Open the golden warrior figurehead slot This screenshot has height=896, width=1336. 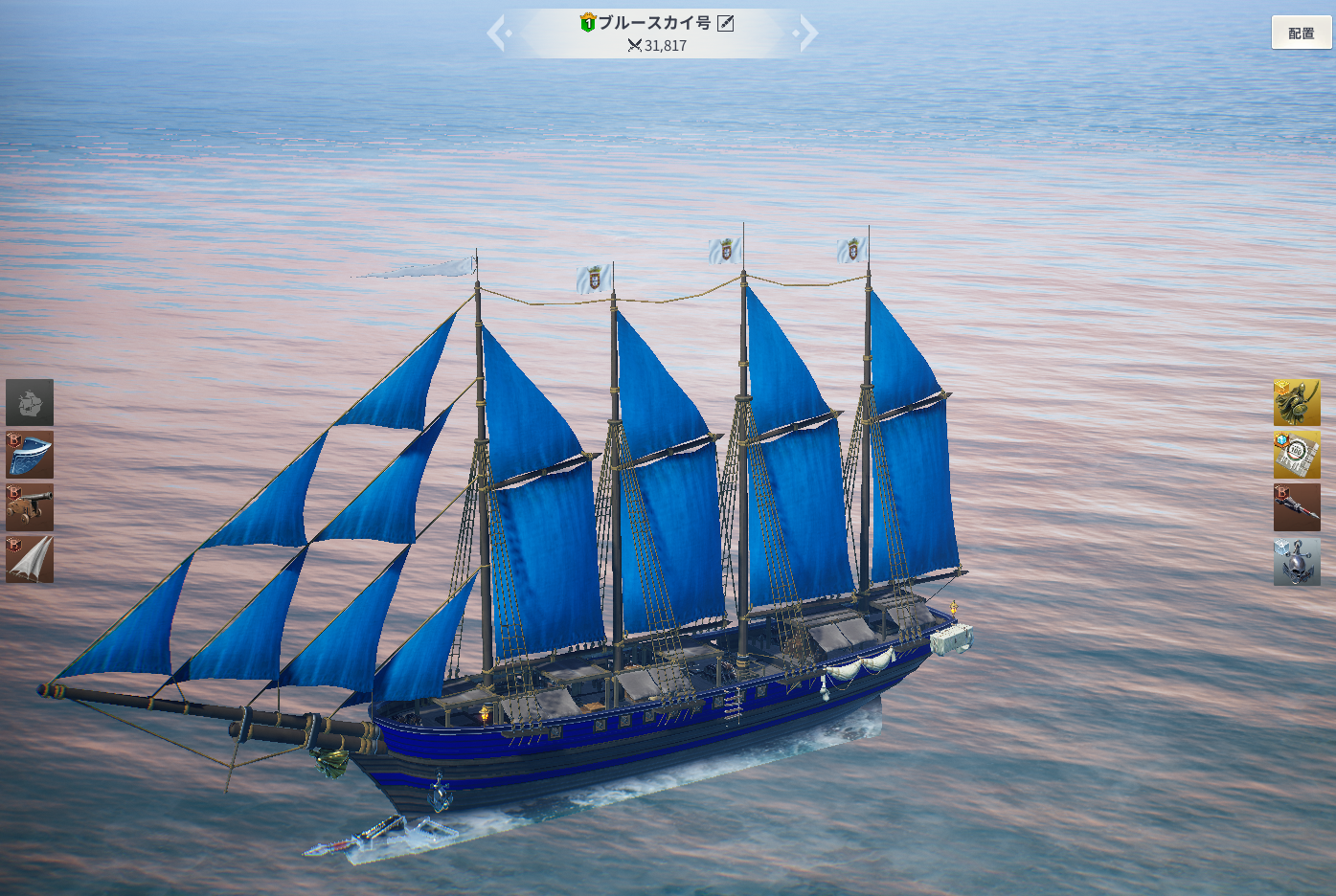(1297, 402)
